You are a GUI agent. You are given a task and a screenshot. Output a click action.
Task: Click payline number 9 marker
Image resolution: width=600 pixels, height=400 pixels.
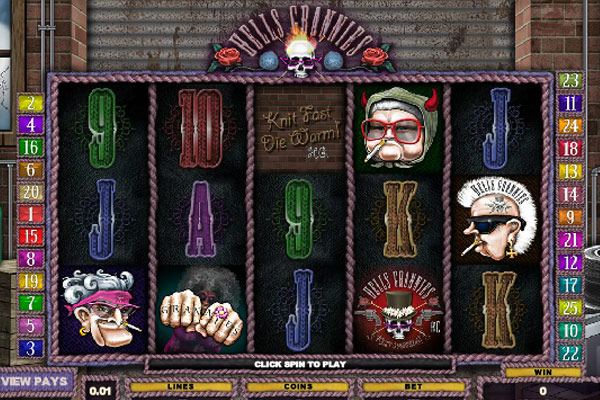tap(571, 216)
